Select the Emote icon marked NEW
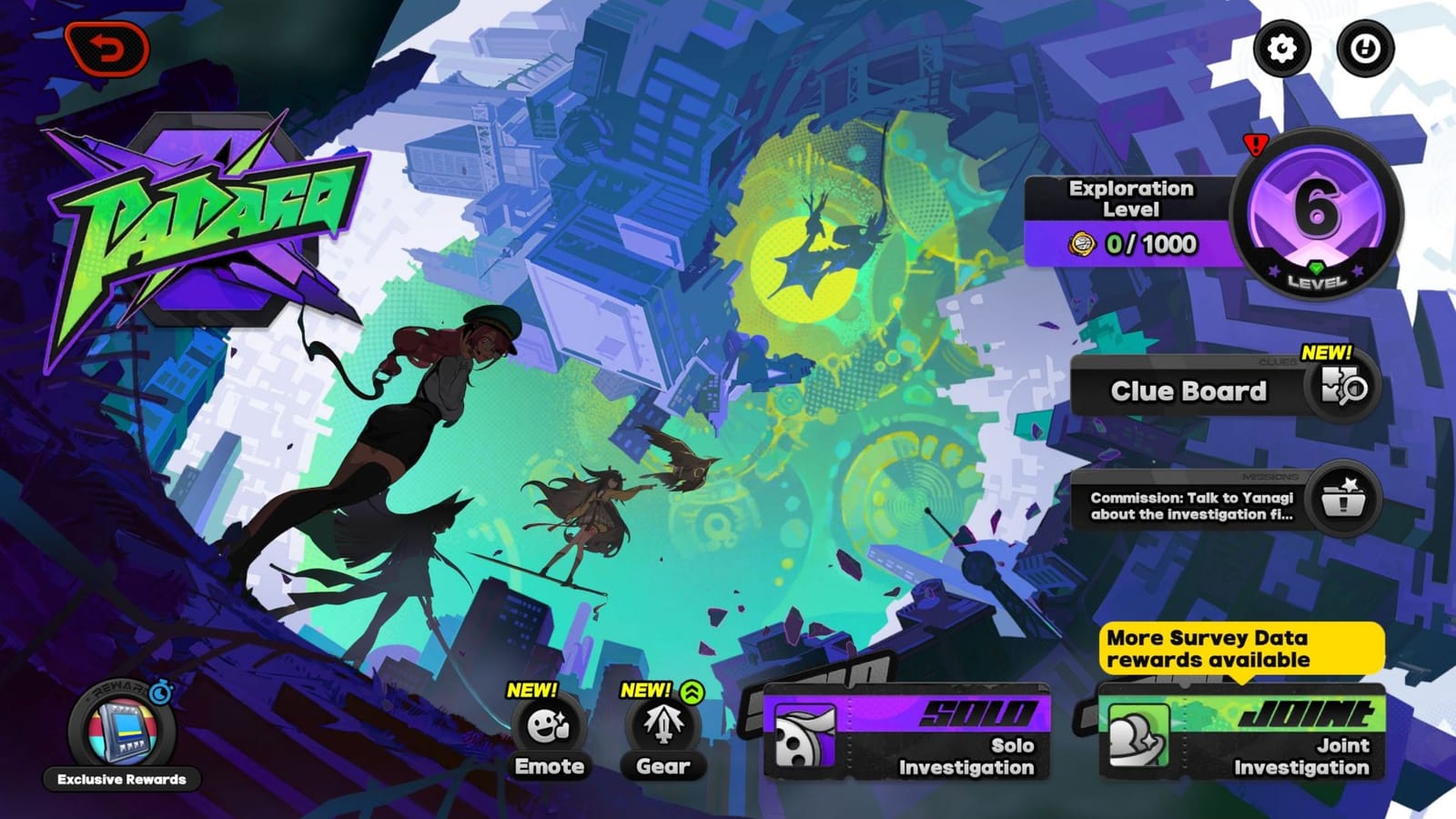Screen dimensions: 1456x819 click(547, 726)
